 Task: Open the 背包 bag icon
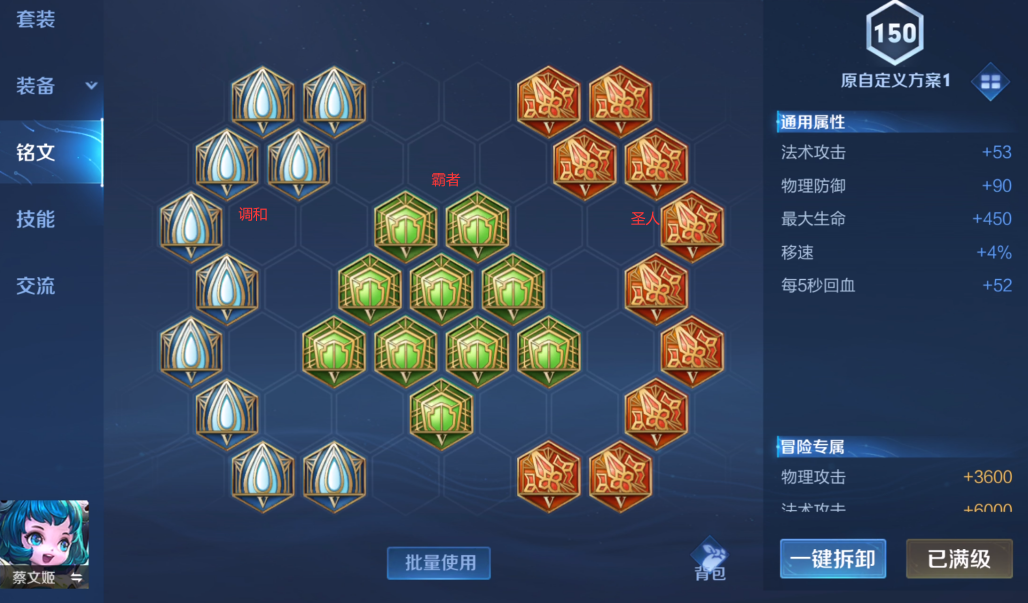click(710, 559)
